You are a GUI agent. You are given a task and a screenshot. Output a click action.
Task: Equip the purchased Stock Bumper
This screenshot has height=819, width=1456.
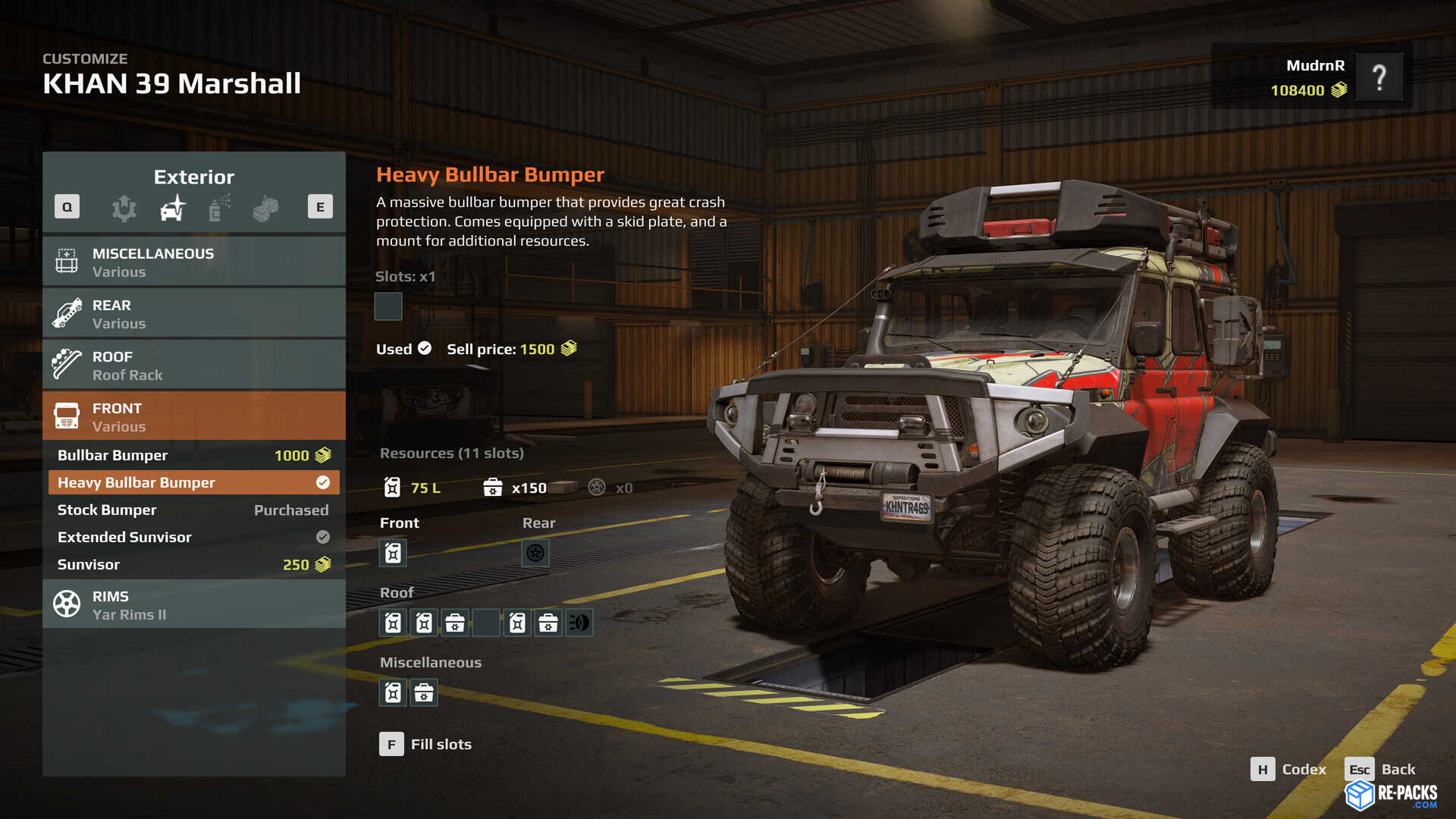click(x=193, y=510)
